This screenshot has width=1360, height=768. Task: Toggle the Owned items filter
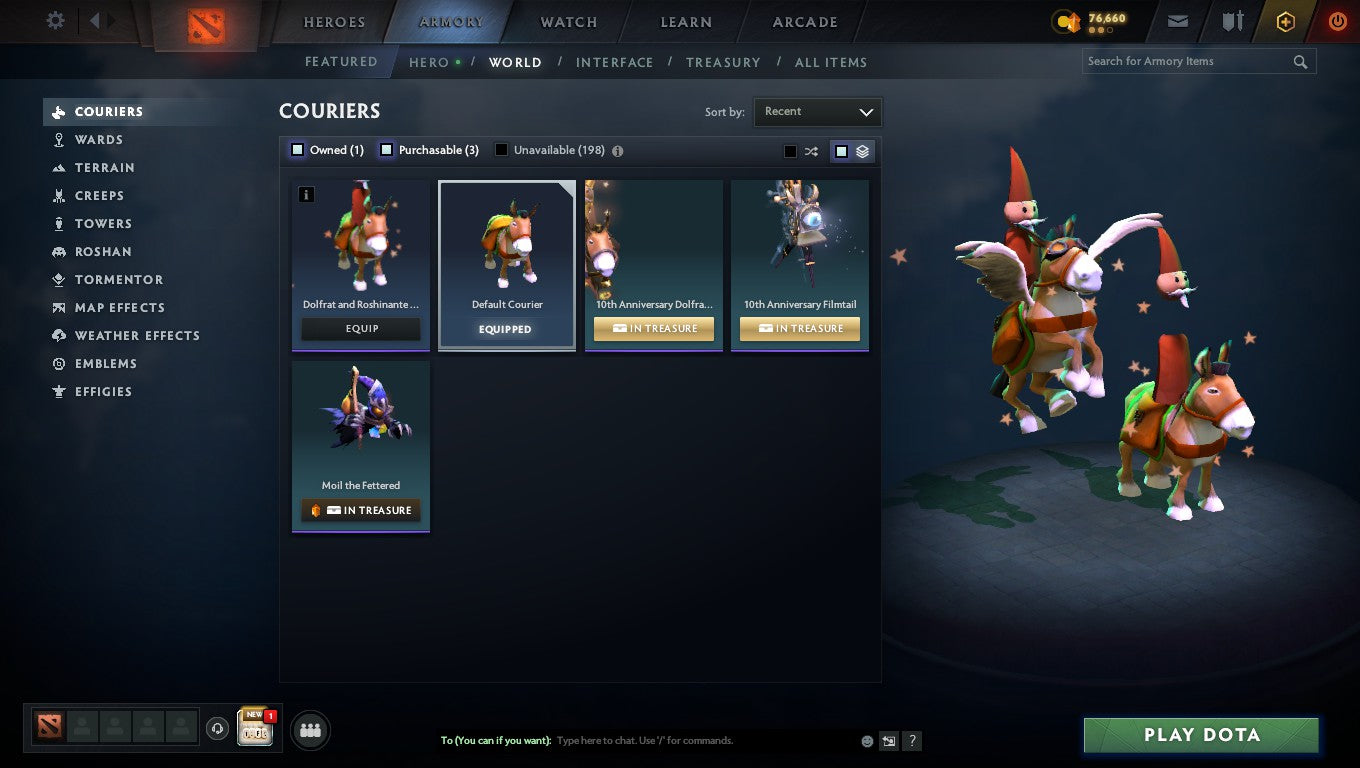[x=297, y=149]
